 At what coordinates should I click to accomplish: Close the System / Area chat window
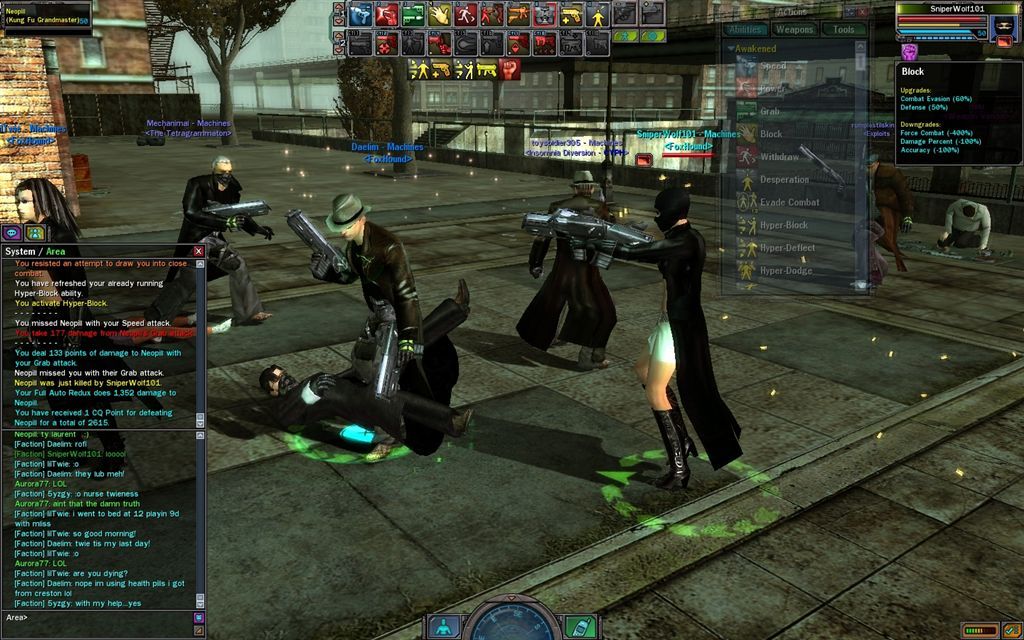(198, 251)
